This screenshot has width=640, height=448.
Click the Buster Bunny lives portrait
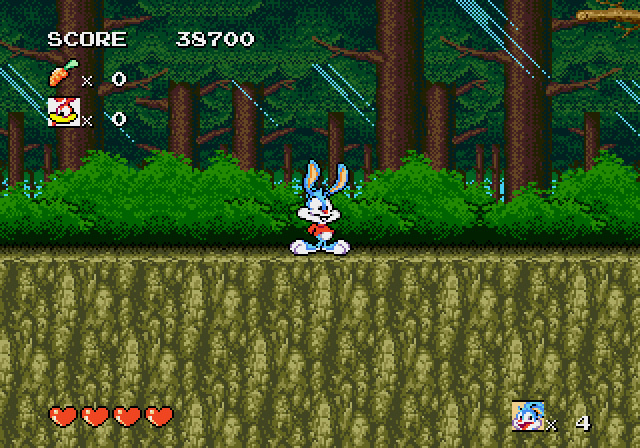pyautogui.click(x=526, y=415)
